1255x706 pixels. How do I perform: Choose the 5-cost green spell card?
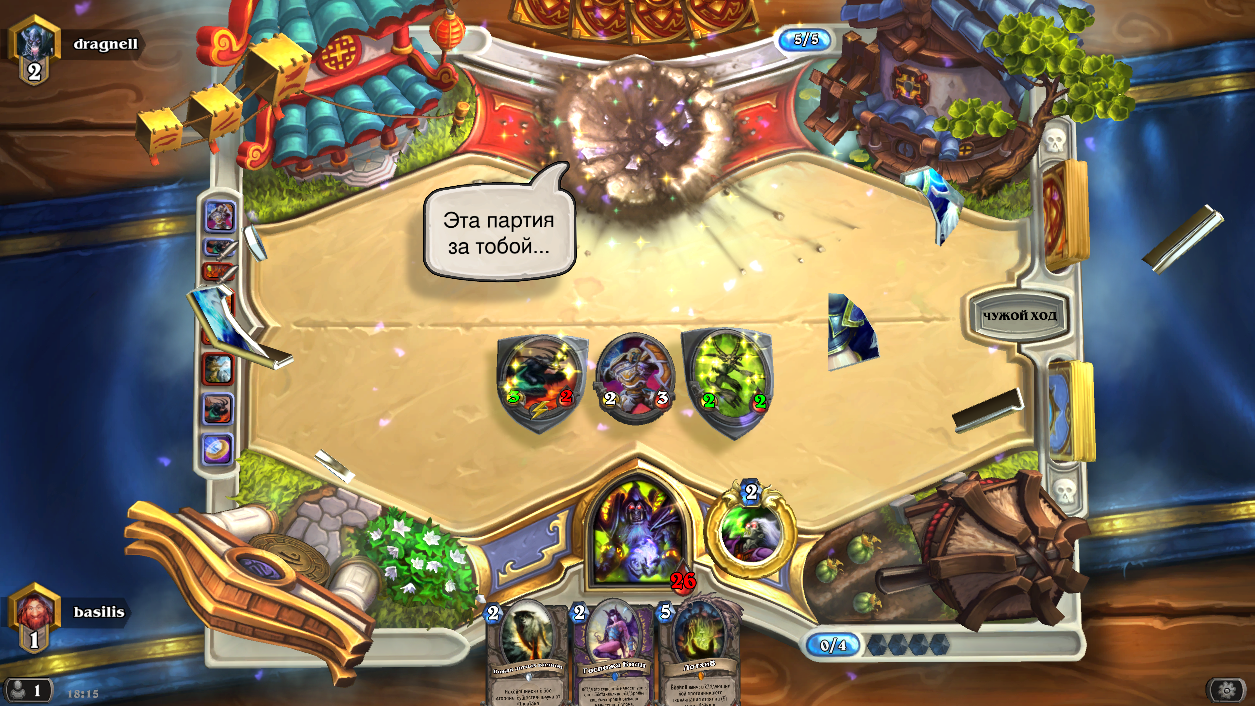click(698, 650)
